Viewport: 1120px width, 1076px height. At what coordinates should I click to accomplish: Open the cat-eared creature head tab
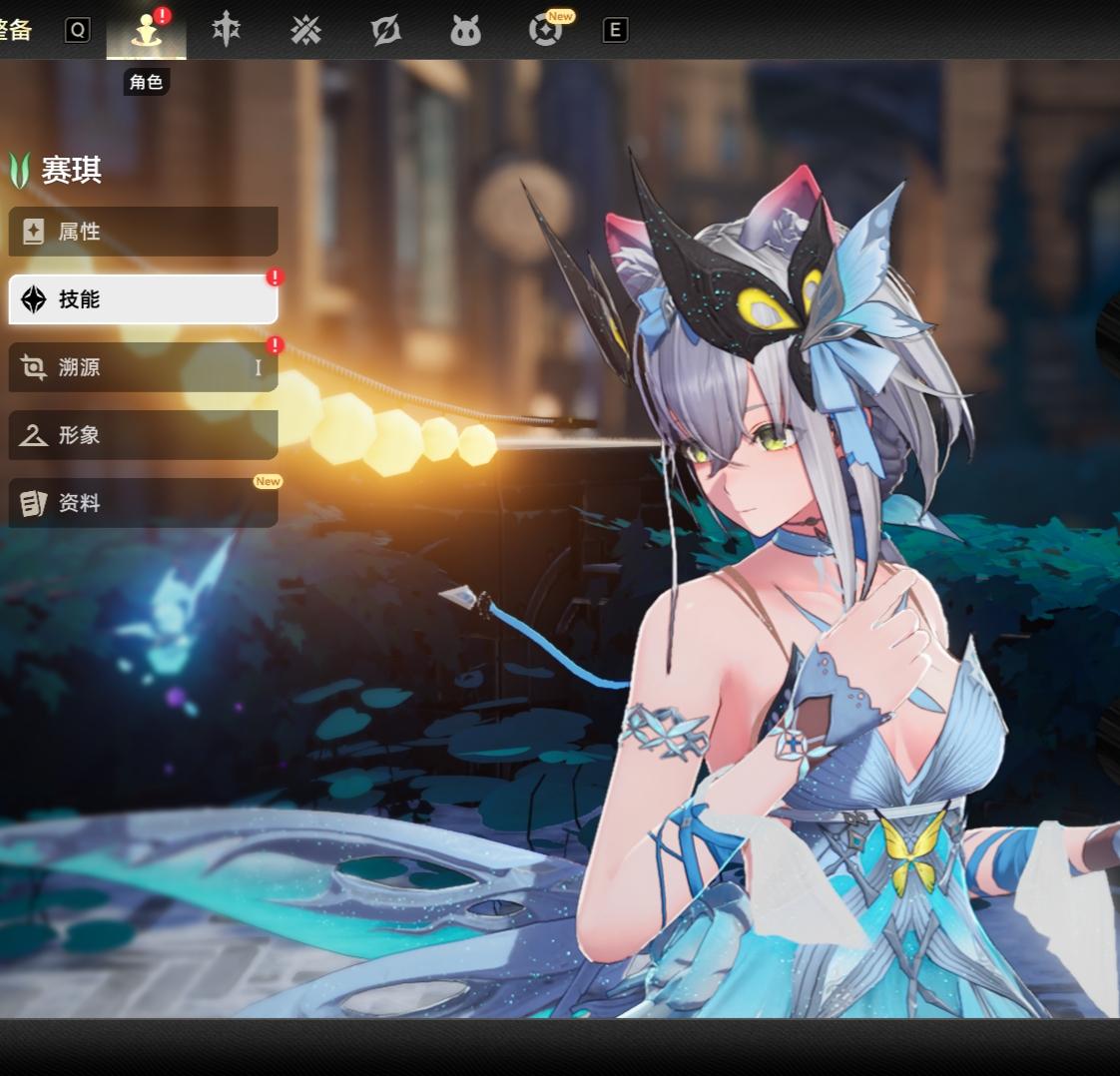coord(465,31)
